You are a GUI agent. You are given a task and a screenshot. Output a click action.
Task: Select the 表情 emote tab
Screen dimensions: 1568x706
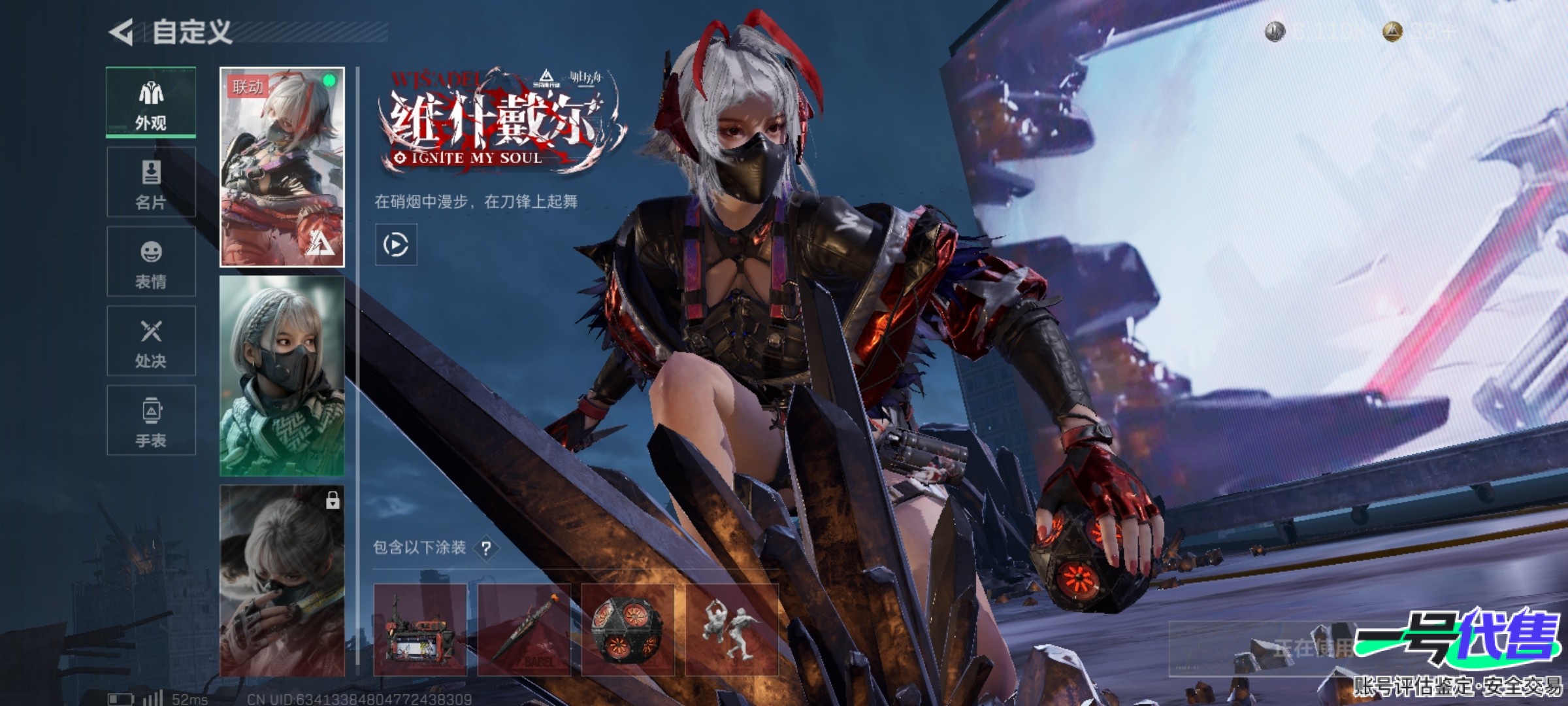click(x=151, y=262)
